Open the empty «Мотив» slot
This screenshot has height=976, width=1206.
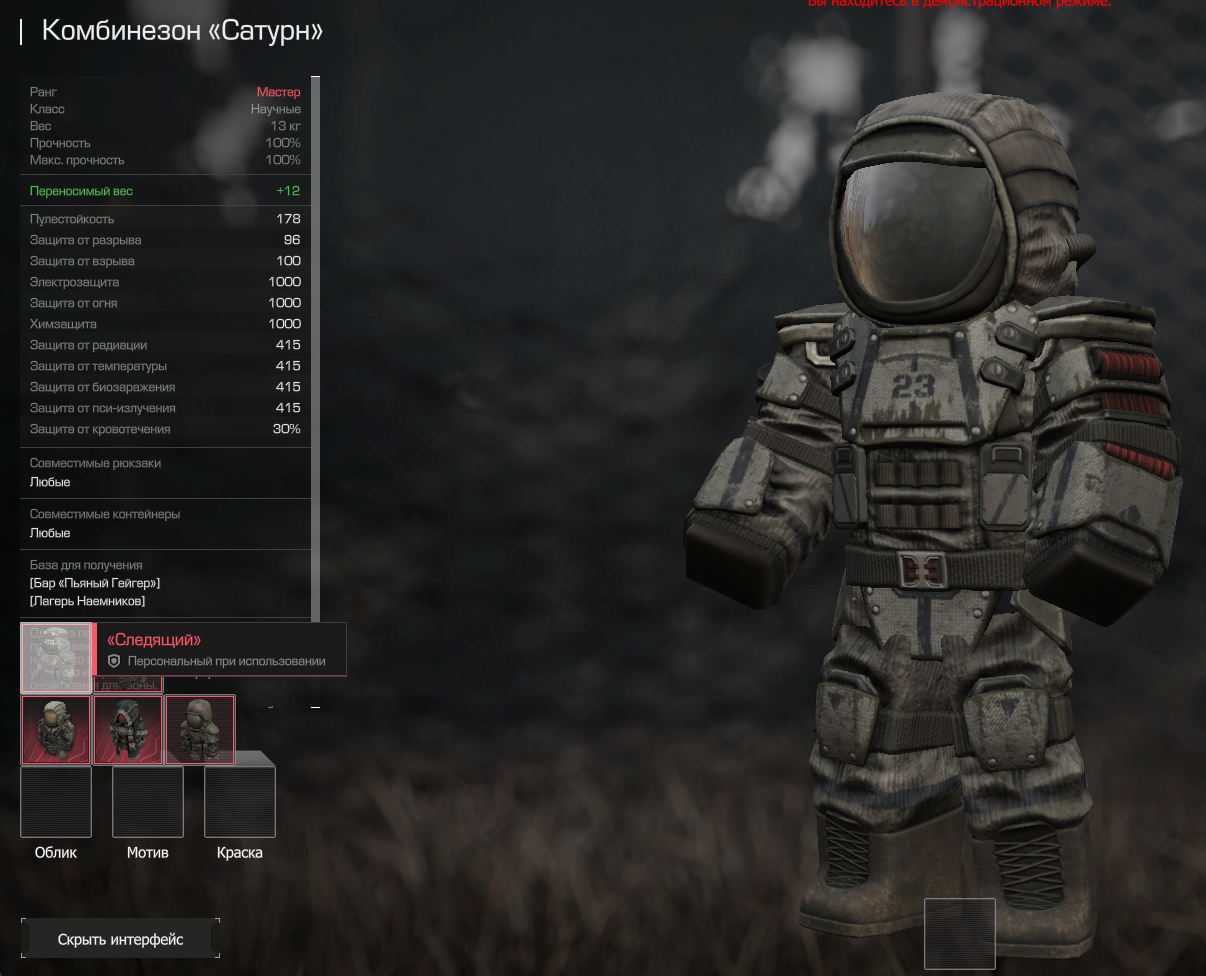[148, 802]
